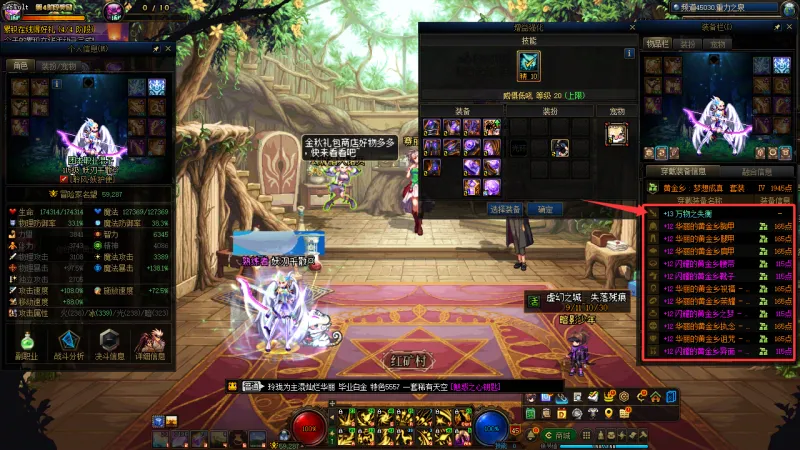This screenshot has height=450, width=800.
Task: Click the 选择装备 (select equipment) button
Action: (x=505, y=210)
